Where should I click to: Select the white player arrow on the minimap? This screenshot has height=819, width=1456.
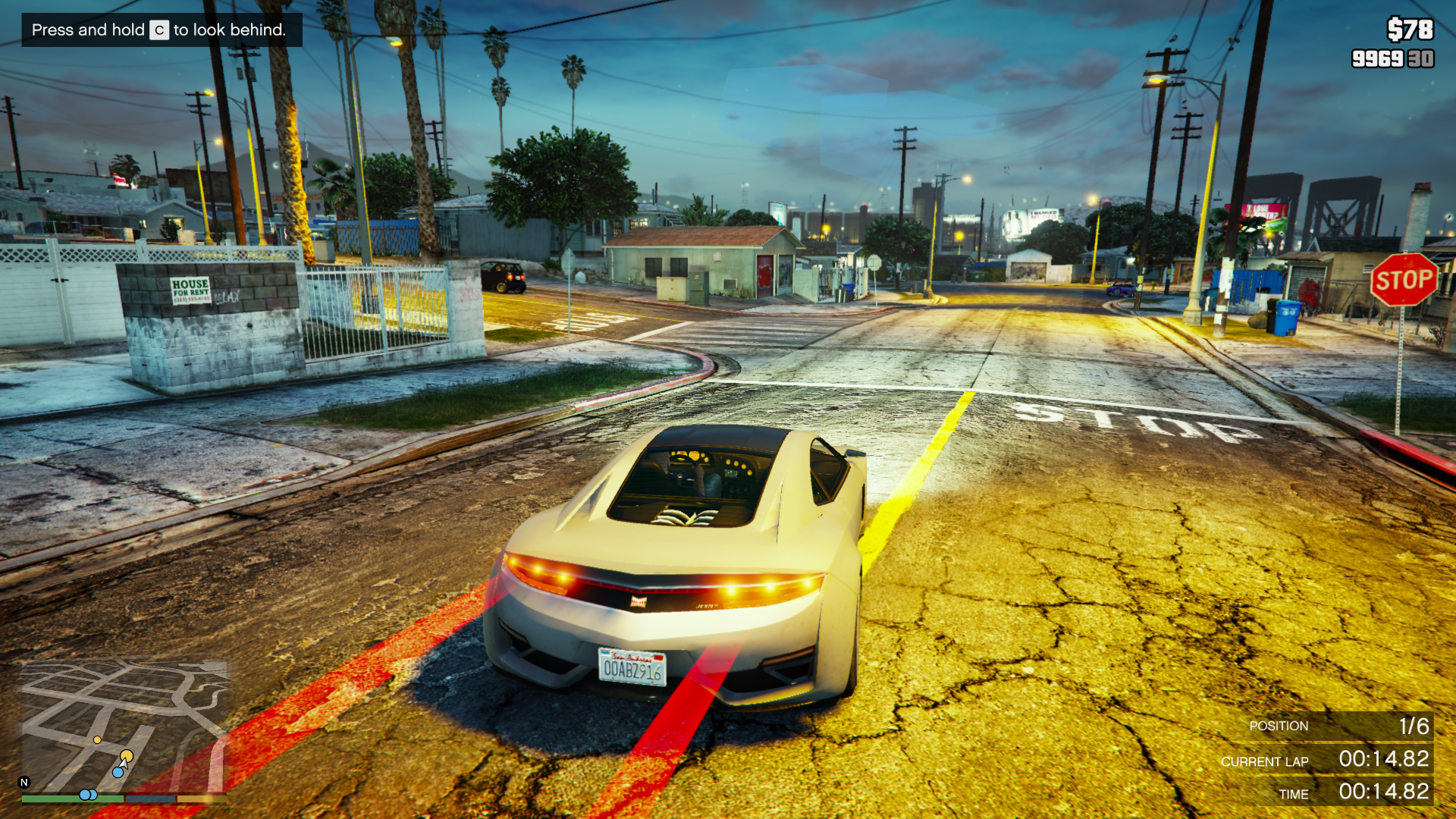pos(124,764)
